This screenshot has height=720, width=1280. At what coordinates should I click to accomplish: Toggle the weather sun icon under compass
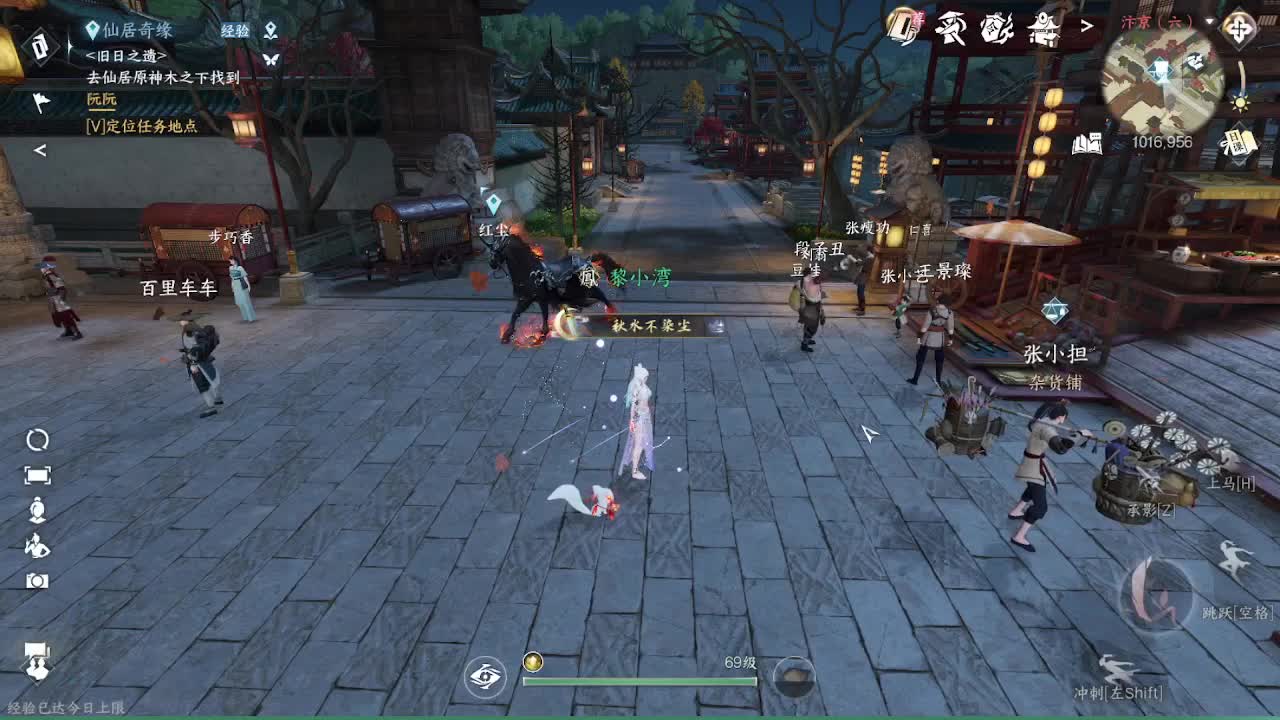pyautogui.click(x=1238, y=102)
